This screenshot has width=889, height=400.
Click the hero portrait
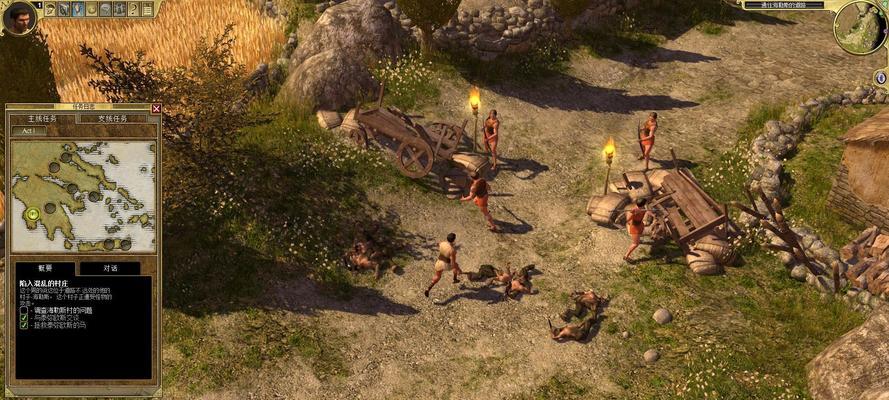(18, 17)
